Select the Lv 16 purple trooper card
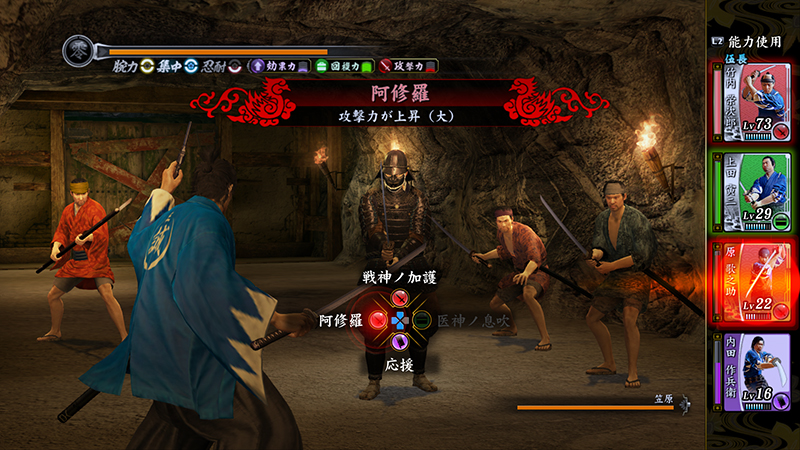The width and height of the screenshot is (800, 450). 751,370
